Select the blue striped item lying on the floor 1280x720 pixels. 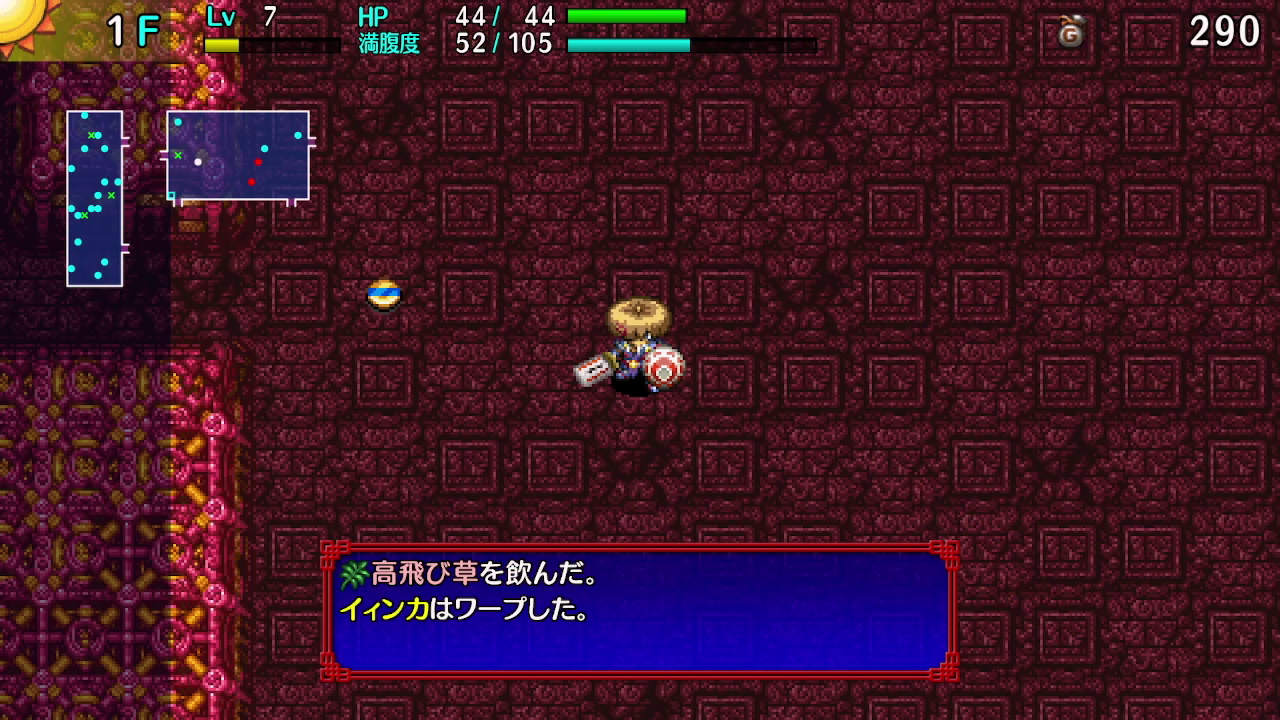[x=383, y=291]
